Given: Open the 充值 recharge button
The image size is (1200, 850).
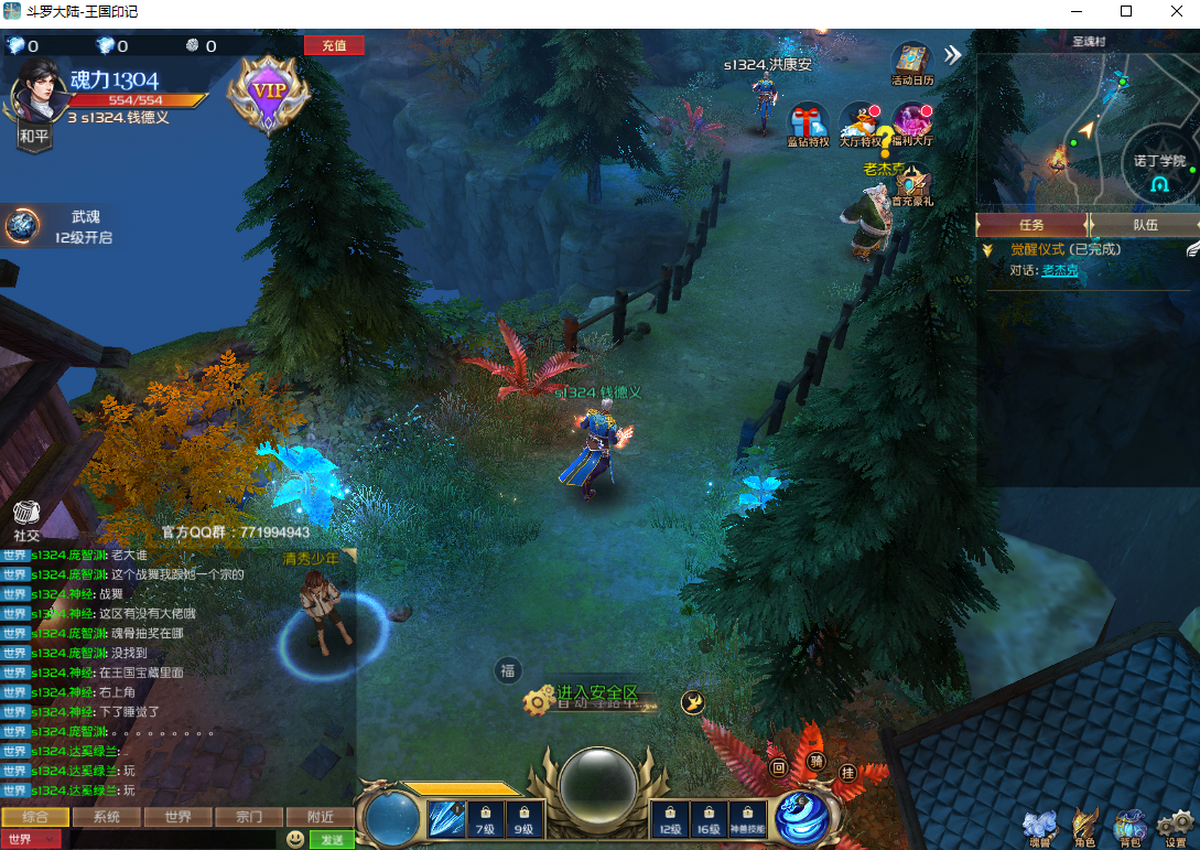Looking at the screenshot, I should 334,45.
